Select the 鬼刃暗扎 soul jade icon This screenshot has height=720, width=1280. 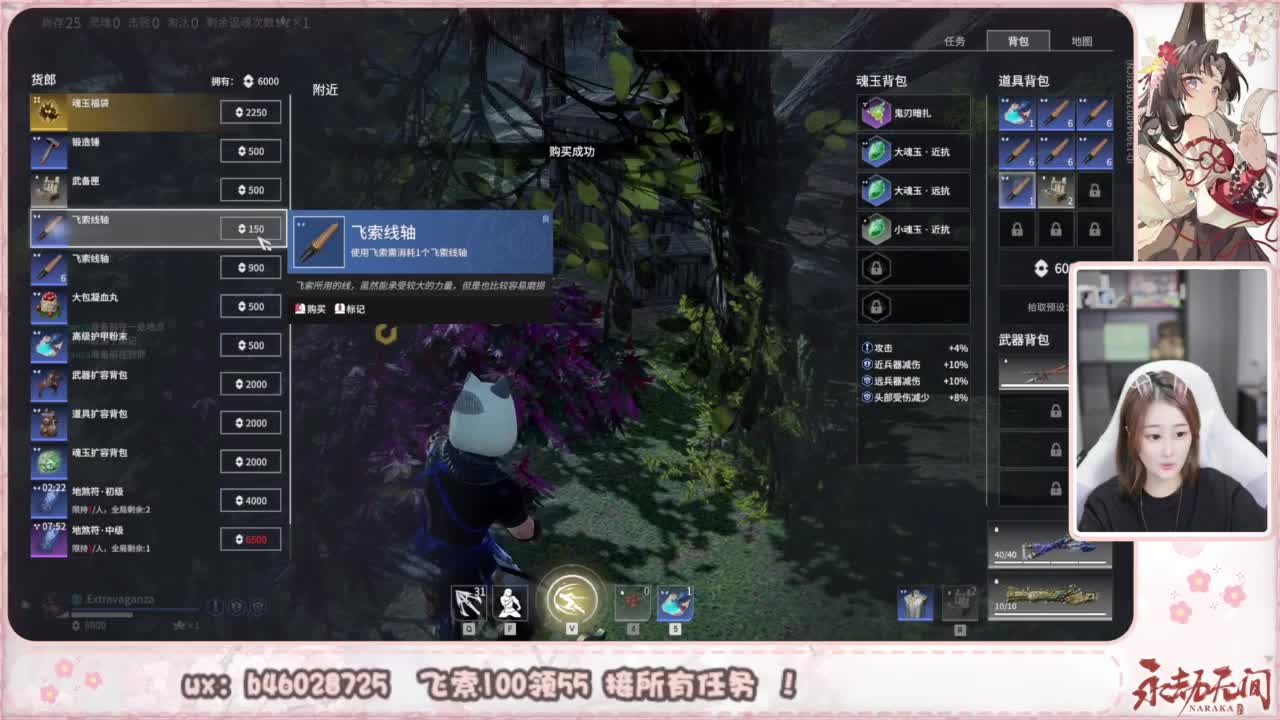(x=875, y=113)
